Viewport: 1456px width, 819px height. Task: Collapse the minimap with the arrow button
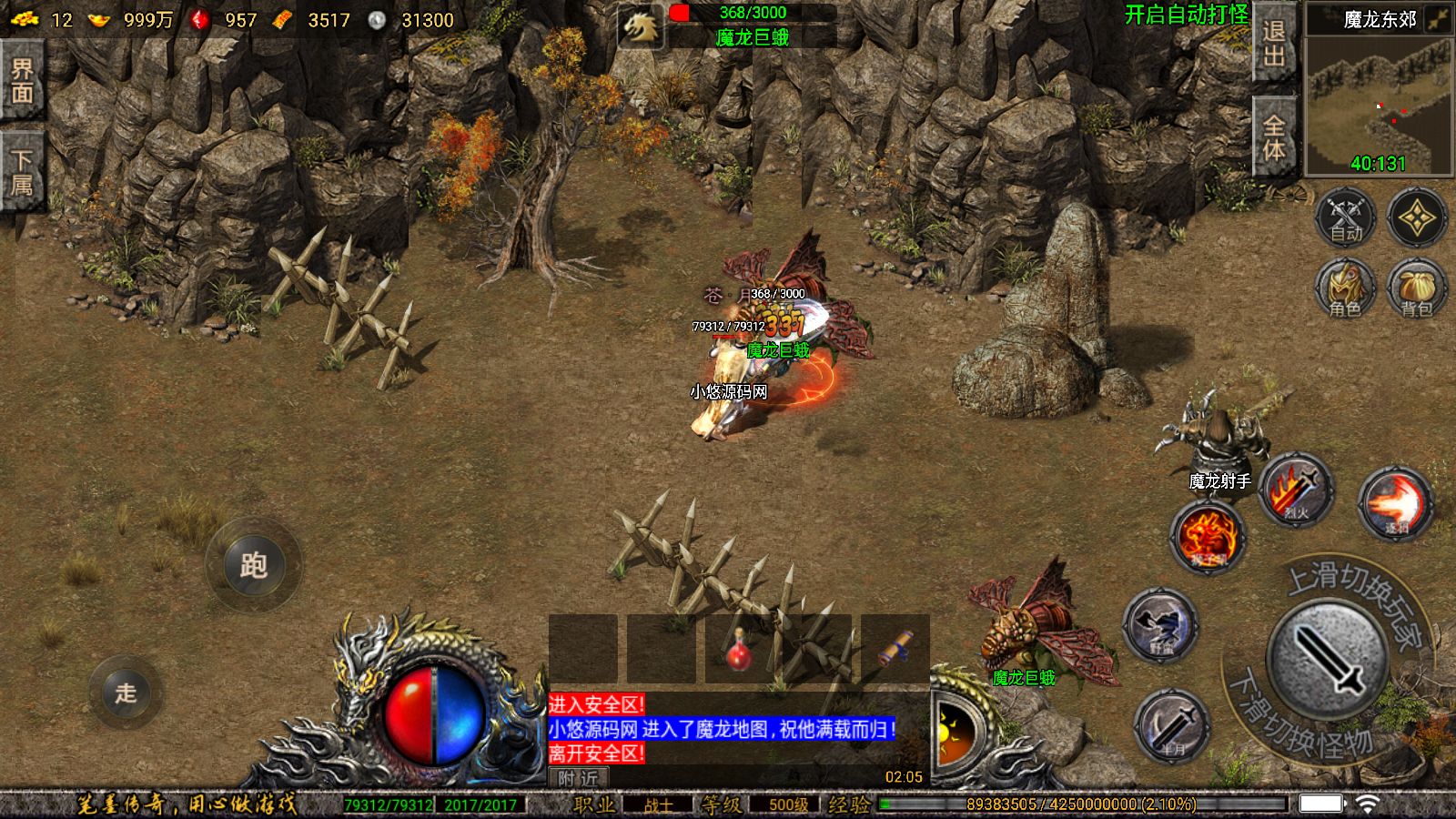point(1439,19)
